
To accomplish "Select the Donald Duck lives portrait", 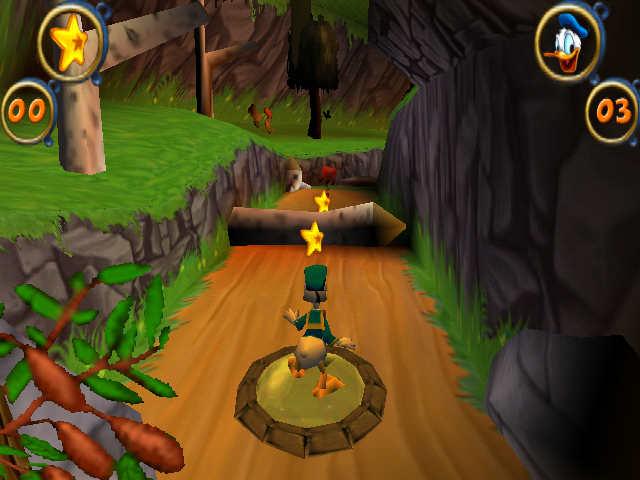I will [568, 45].
